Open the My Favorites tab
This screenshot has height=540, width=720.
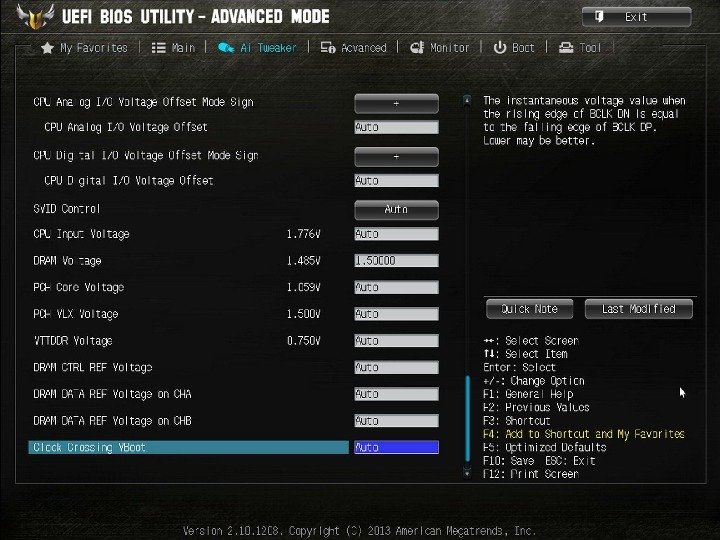85,47
